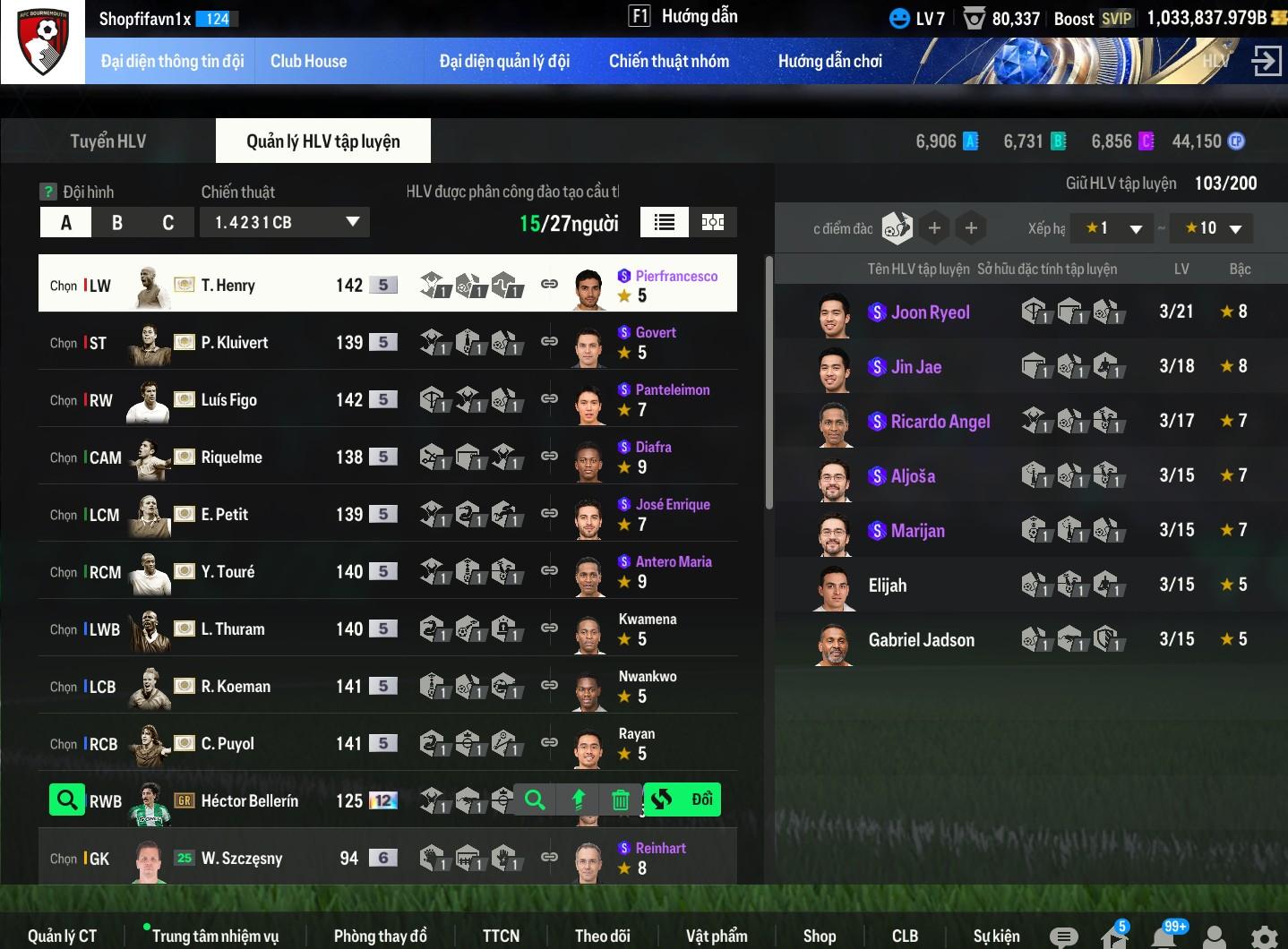Screen dimensions: 1288x949
Task: Click the green Đổi swap button
Action: click(683, 799)
